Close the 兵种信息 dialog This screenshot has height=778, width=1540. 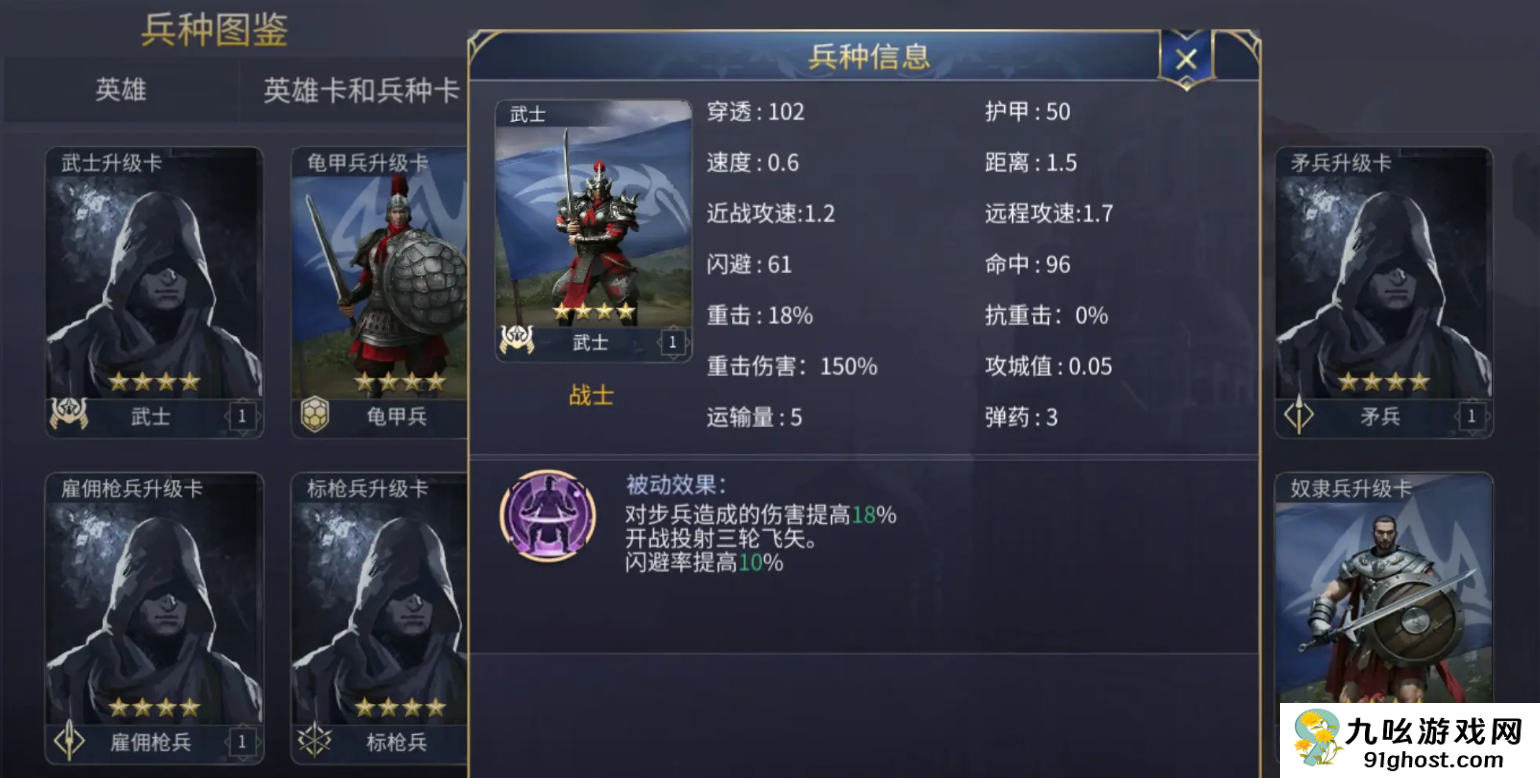(x=1186, y=57)
